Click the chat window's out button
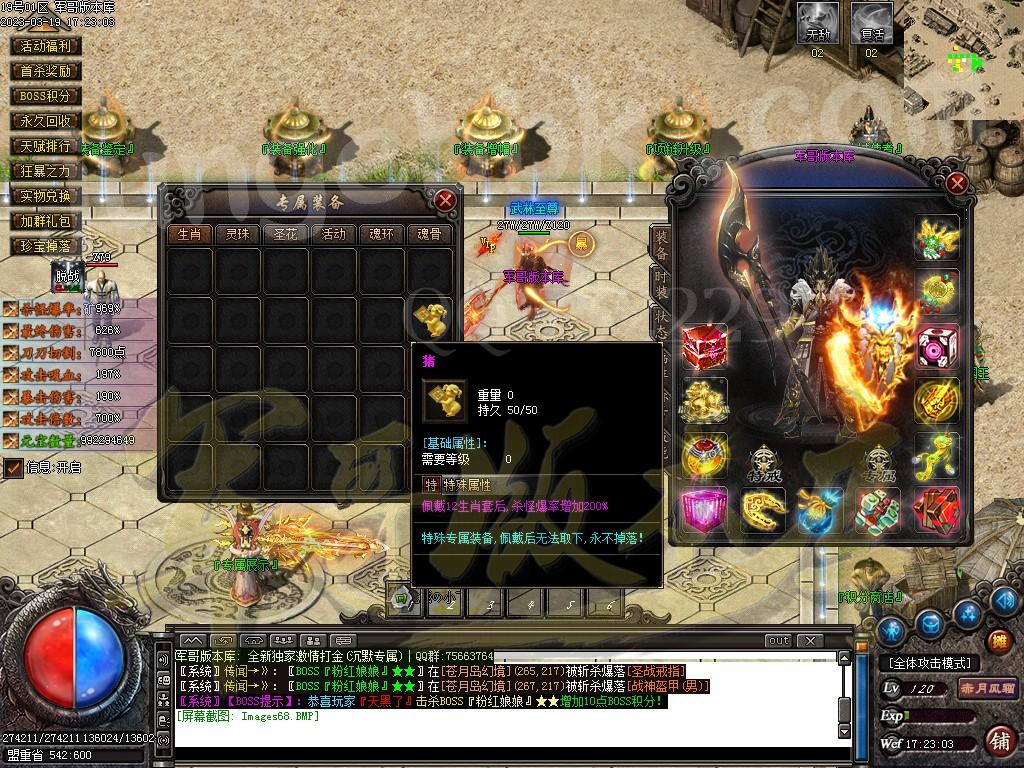This screenshot has height=768, width=1024. 778,640
